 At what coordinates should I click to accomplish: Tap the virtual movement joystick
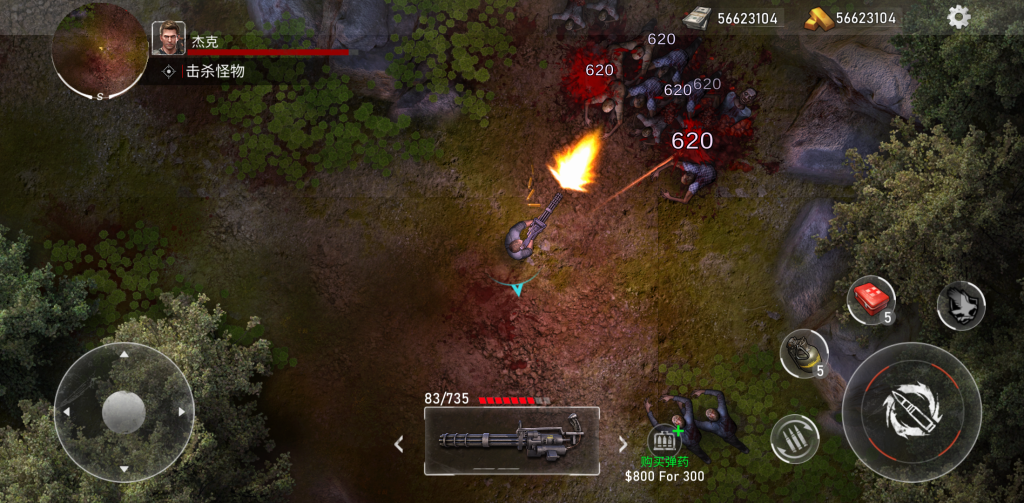click(124, 411)
